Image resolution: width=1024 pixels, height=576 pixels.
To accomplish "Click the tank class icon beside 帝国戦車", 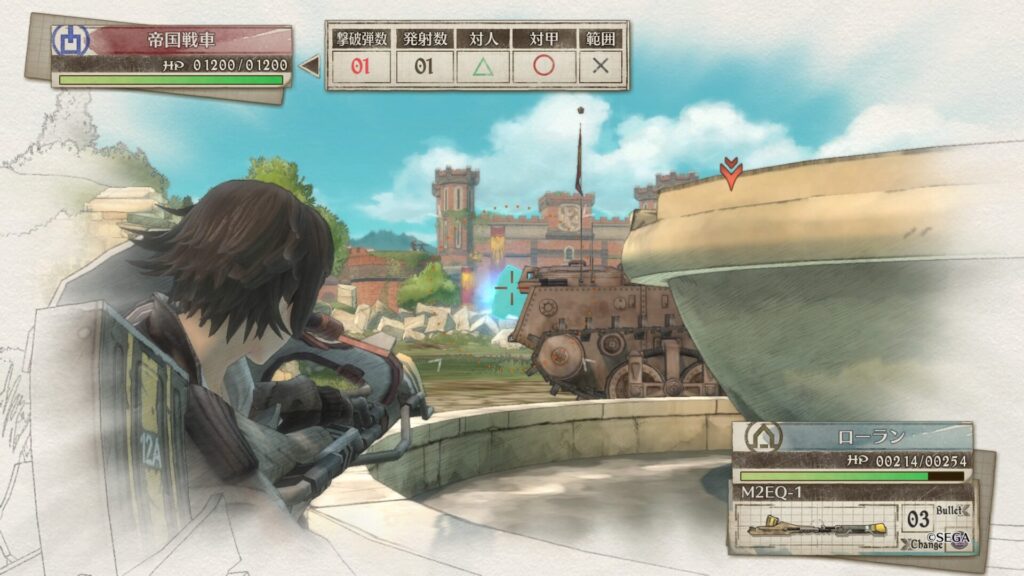I will [x=71, y=40].
